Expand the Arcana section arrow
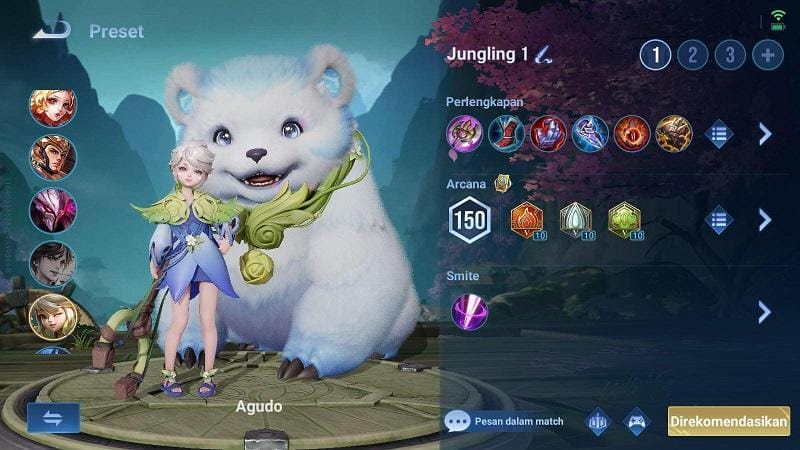Image resolution: width=800 pixels, height=450 pixels. point(765,220)
